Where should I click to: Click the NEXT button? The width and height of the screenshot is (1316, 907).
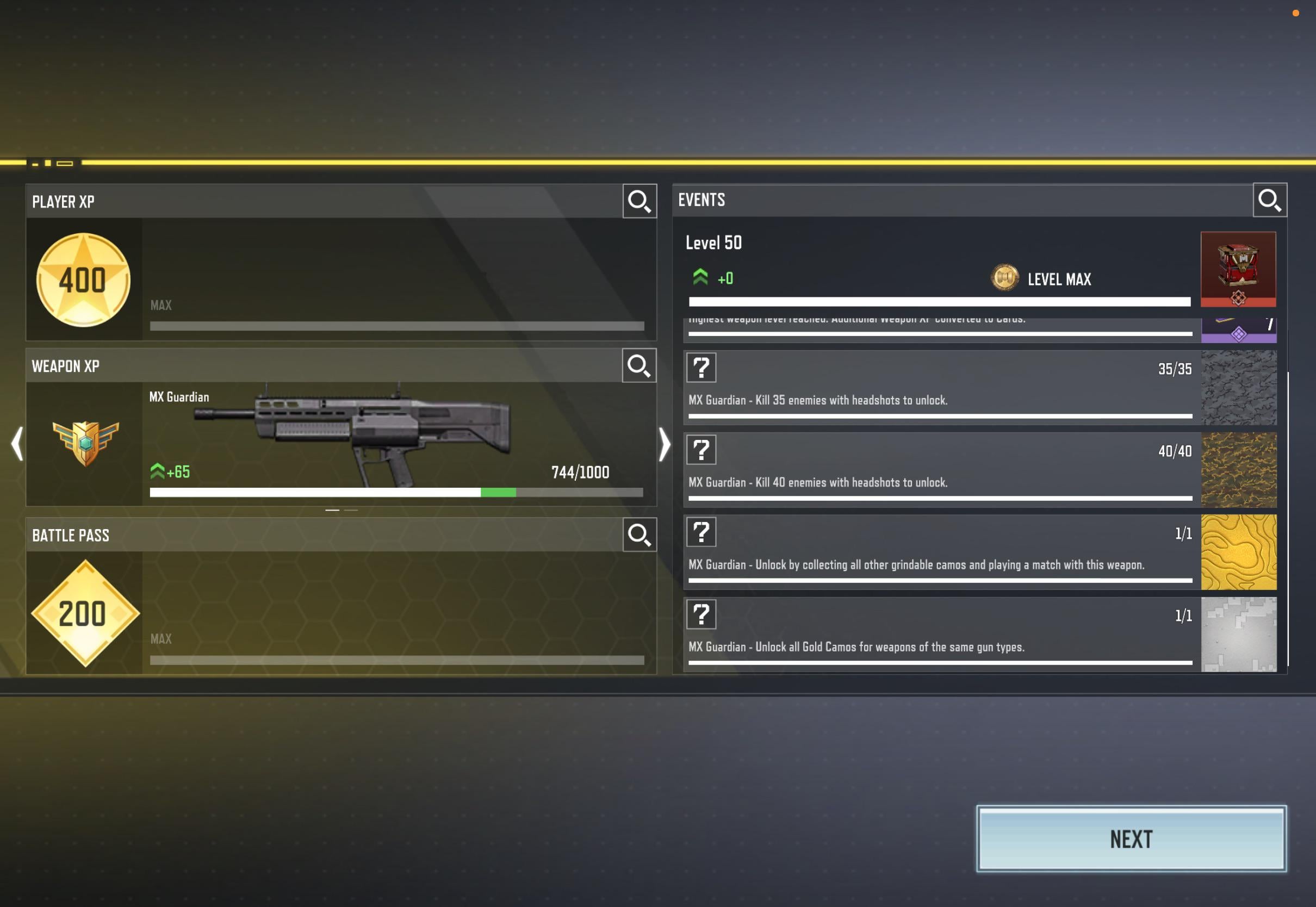(1131, 839)
